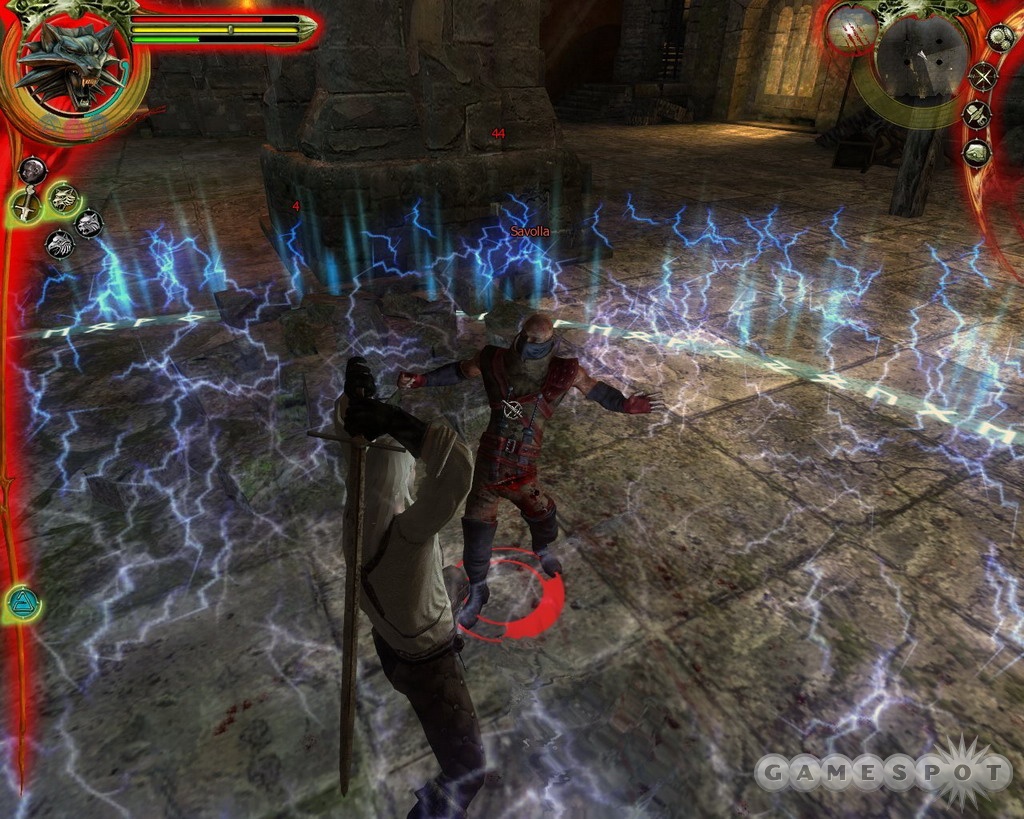Open the circular minimap

tap(920, 58)
